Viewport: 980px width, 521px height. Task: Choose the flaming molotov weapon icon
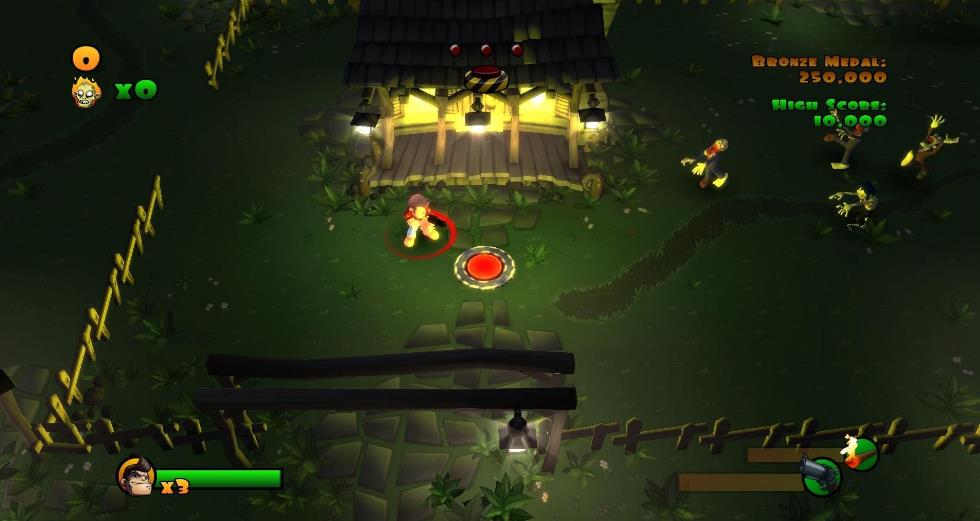pos(859,452)
